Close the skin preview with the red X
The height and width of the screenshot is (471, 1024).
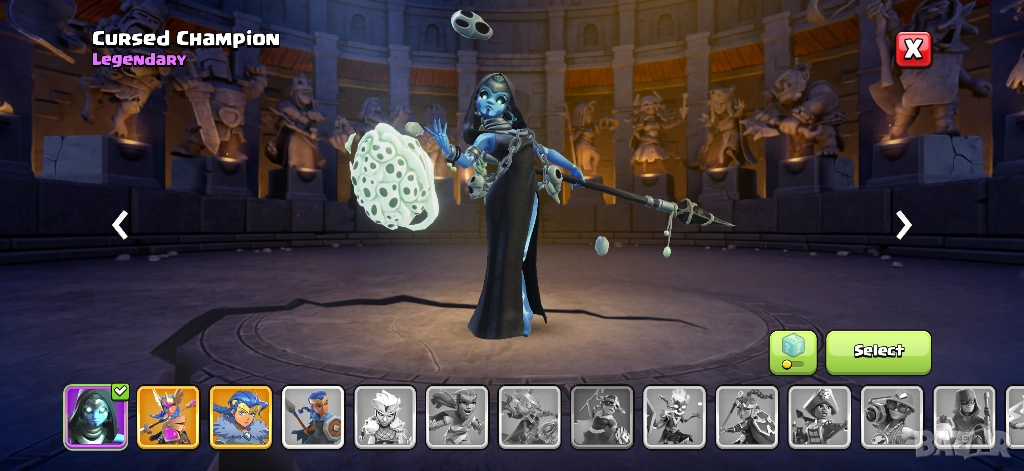point(913,49)
